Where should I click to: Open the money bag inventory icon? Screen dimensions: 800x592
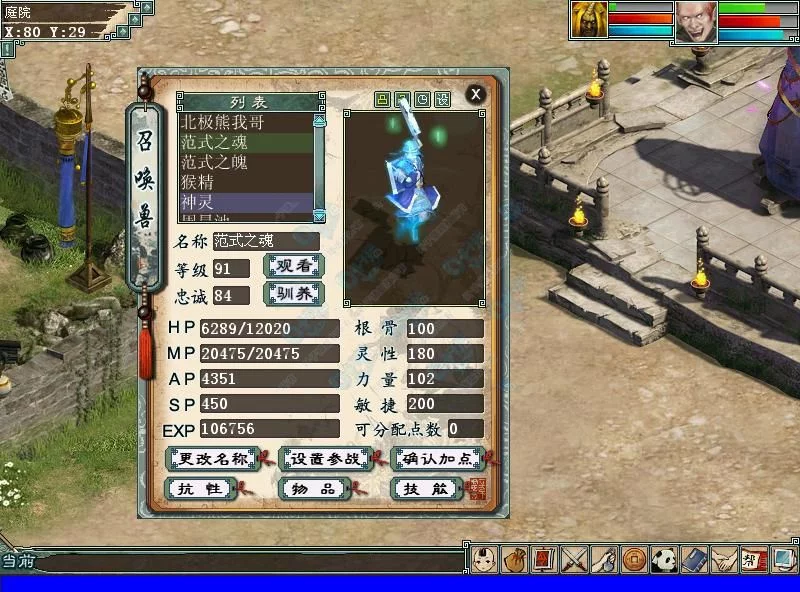click(x=514, y=559)
